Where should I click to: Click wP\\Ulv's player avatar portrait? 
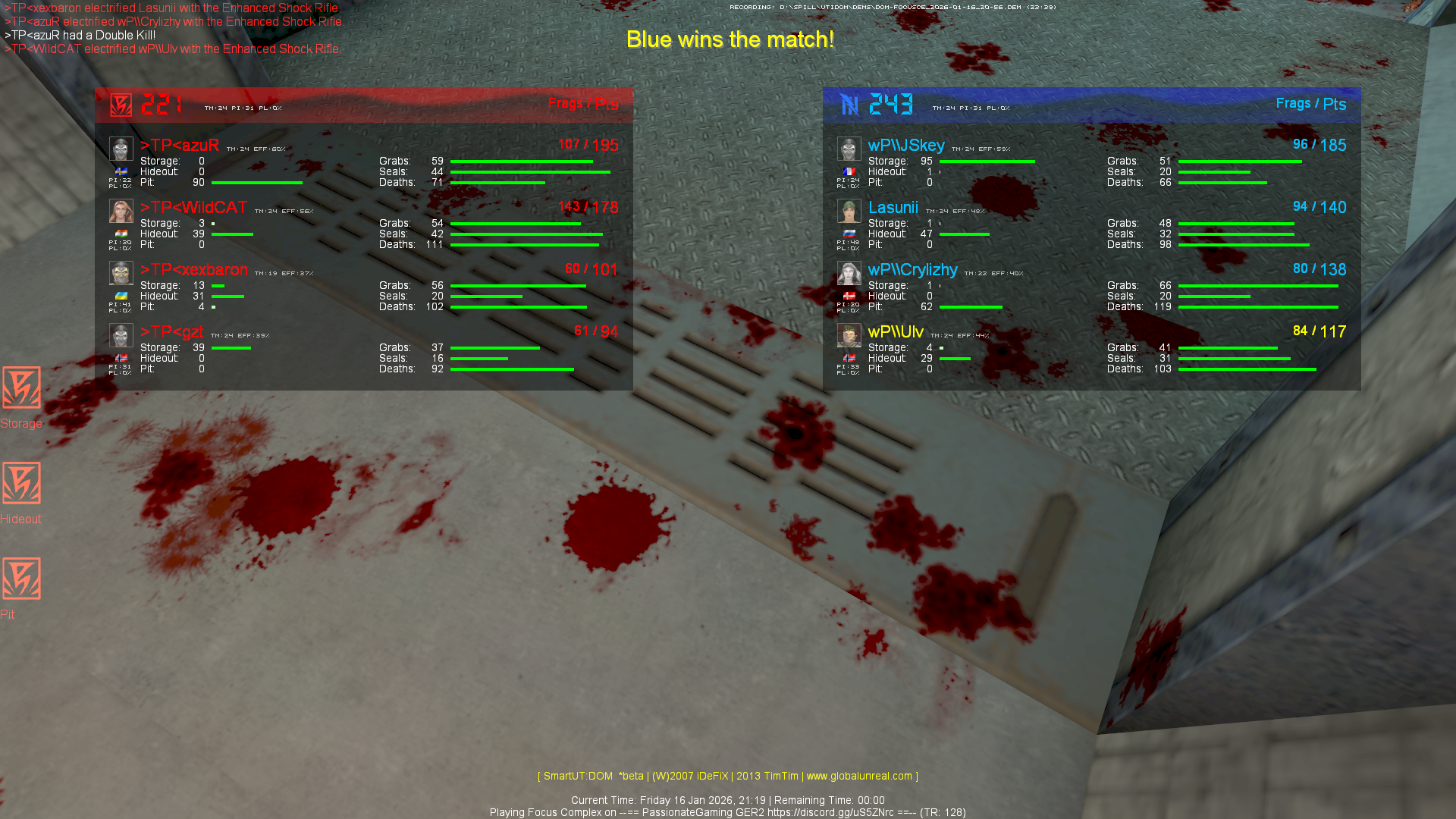[x=849, y=335]
